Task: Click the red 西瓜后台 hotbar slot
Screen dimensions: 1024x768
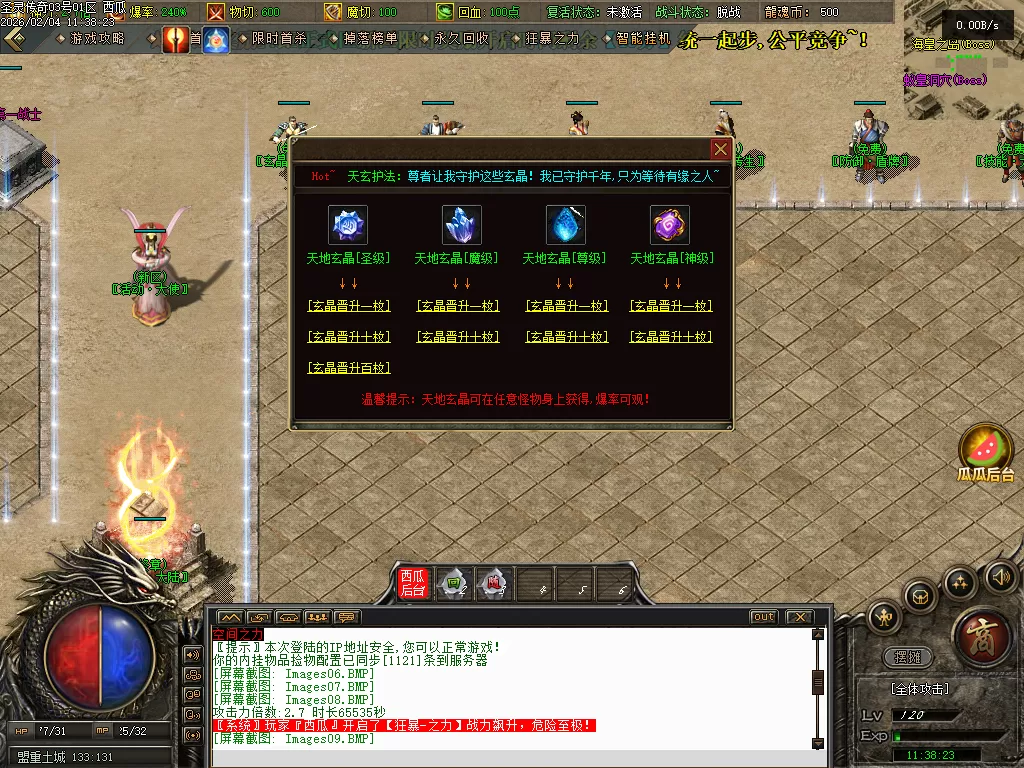Action: tap(413, 583)
